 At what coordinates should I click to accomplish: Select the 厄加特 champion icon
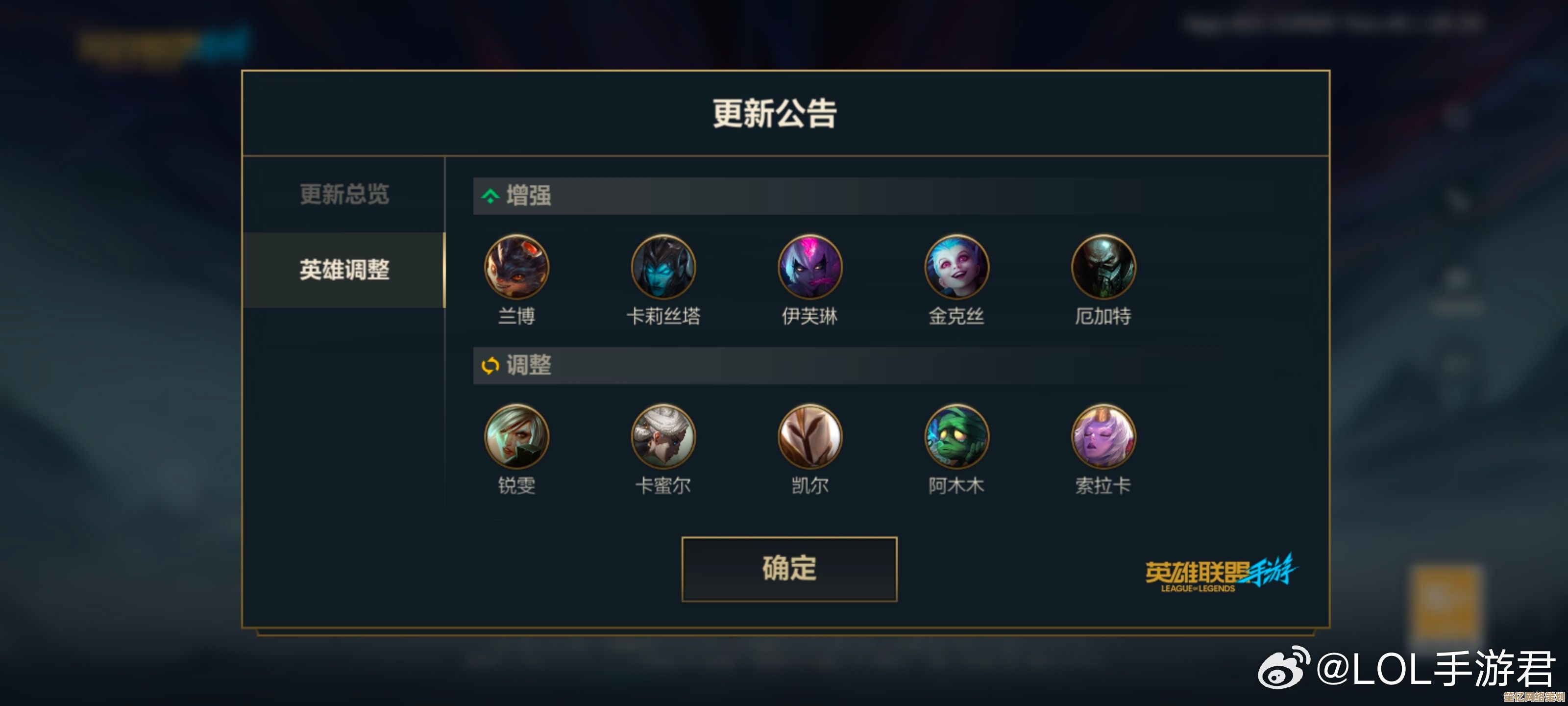click(x=1103, y=267)
